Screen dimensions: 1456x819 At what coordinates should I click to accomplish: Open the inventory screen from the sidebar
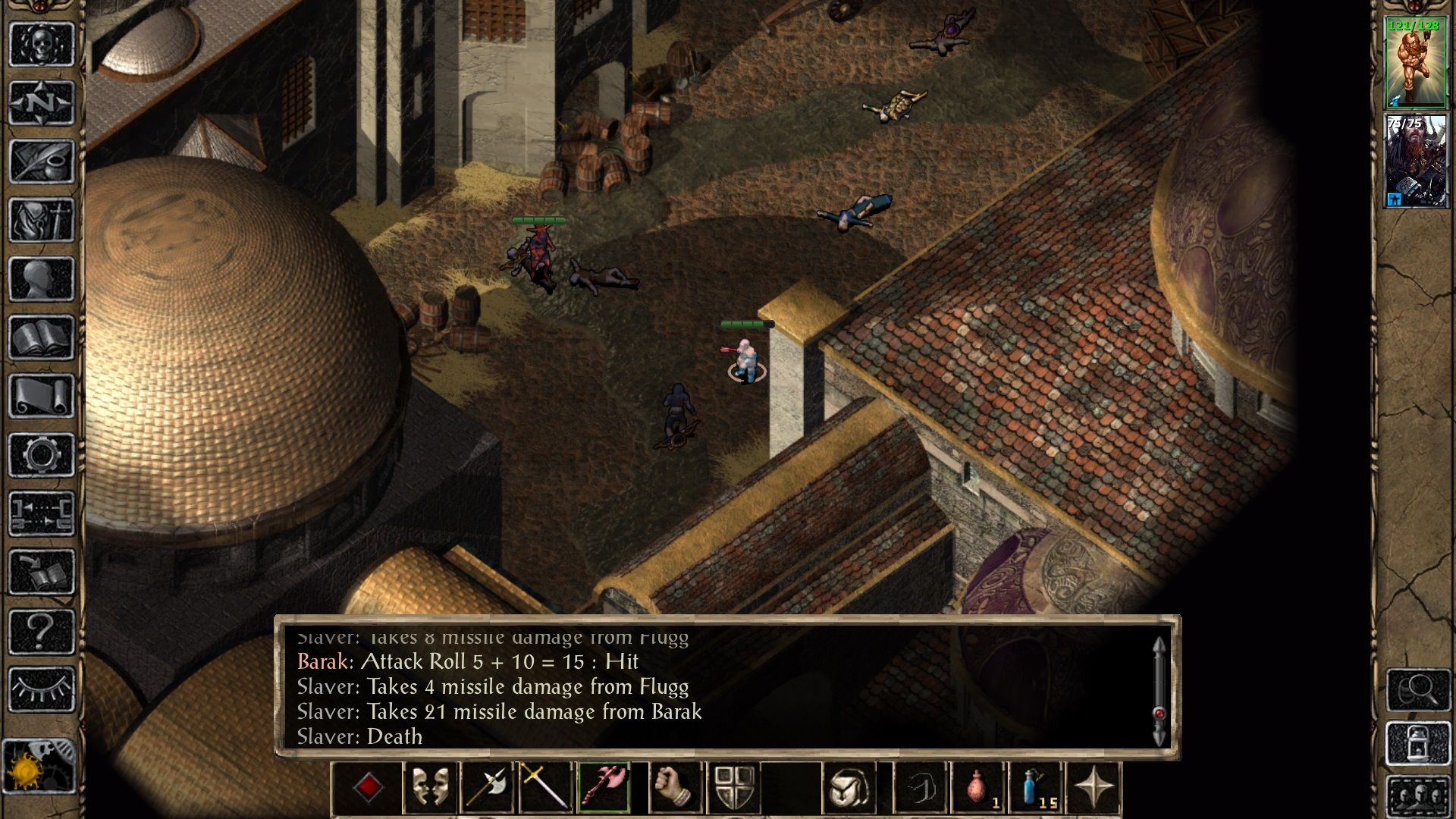[42, 220]
